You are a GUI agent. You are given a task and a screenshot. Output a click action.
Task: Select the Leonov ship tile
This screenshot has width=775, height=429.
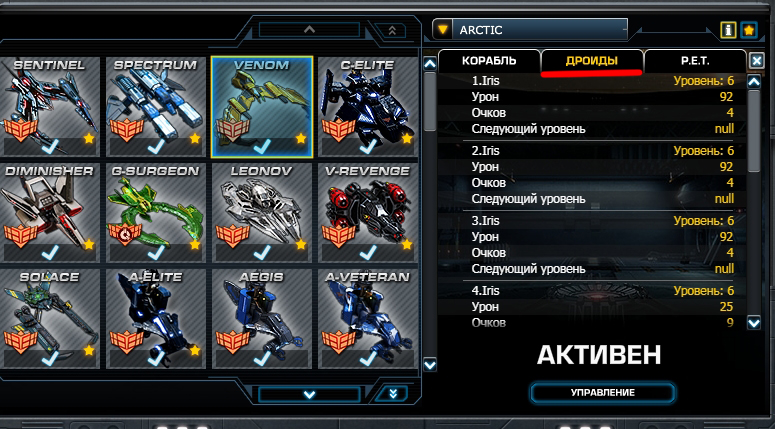point(261,209)
